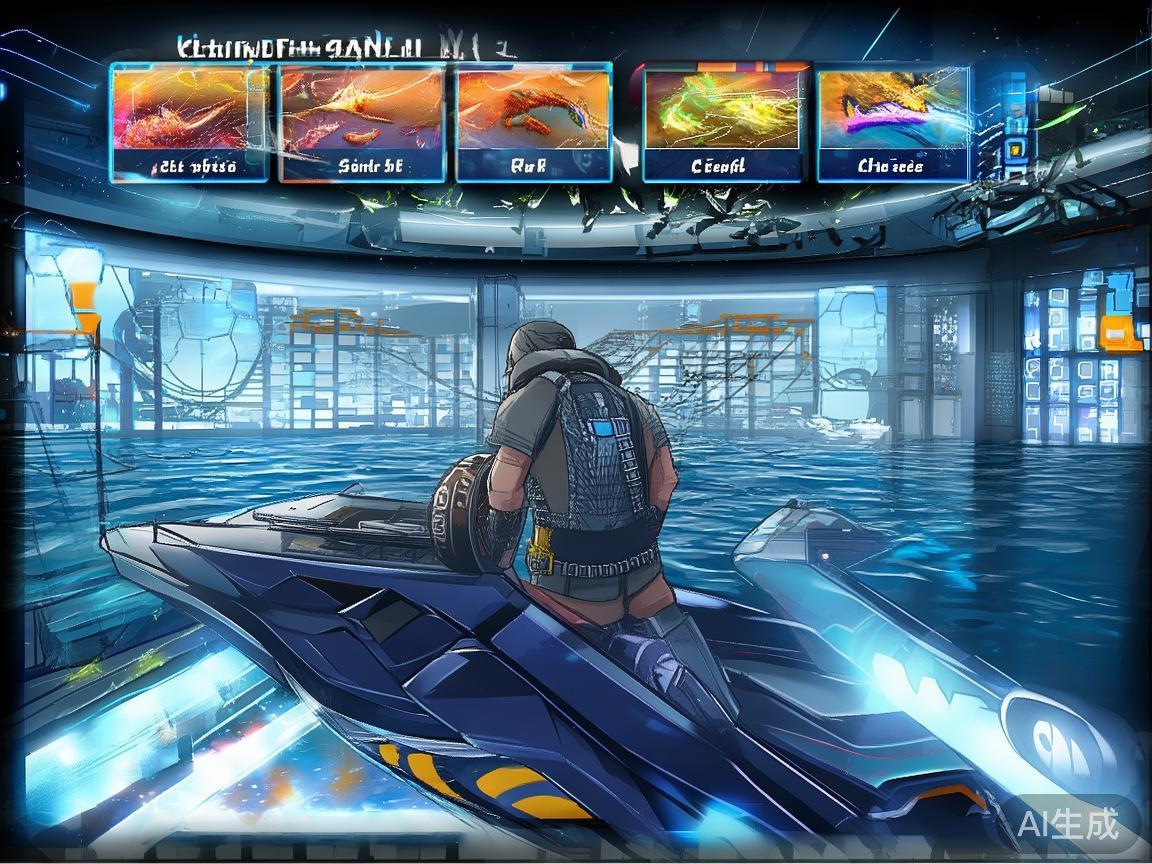Choose the card labeled 'Sonlr bt'
This screenshot has height=864, width=1152.
[x=361, y=123]
